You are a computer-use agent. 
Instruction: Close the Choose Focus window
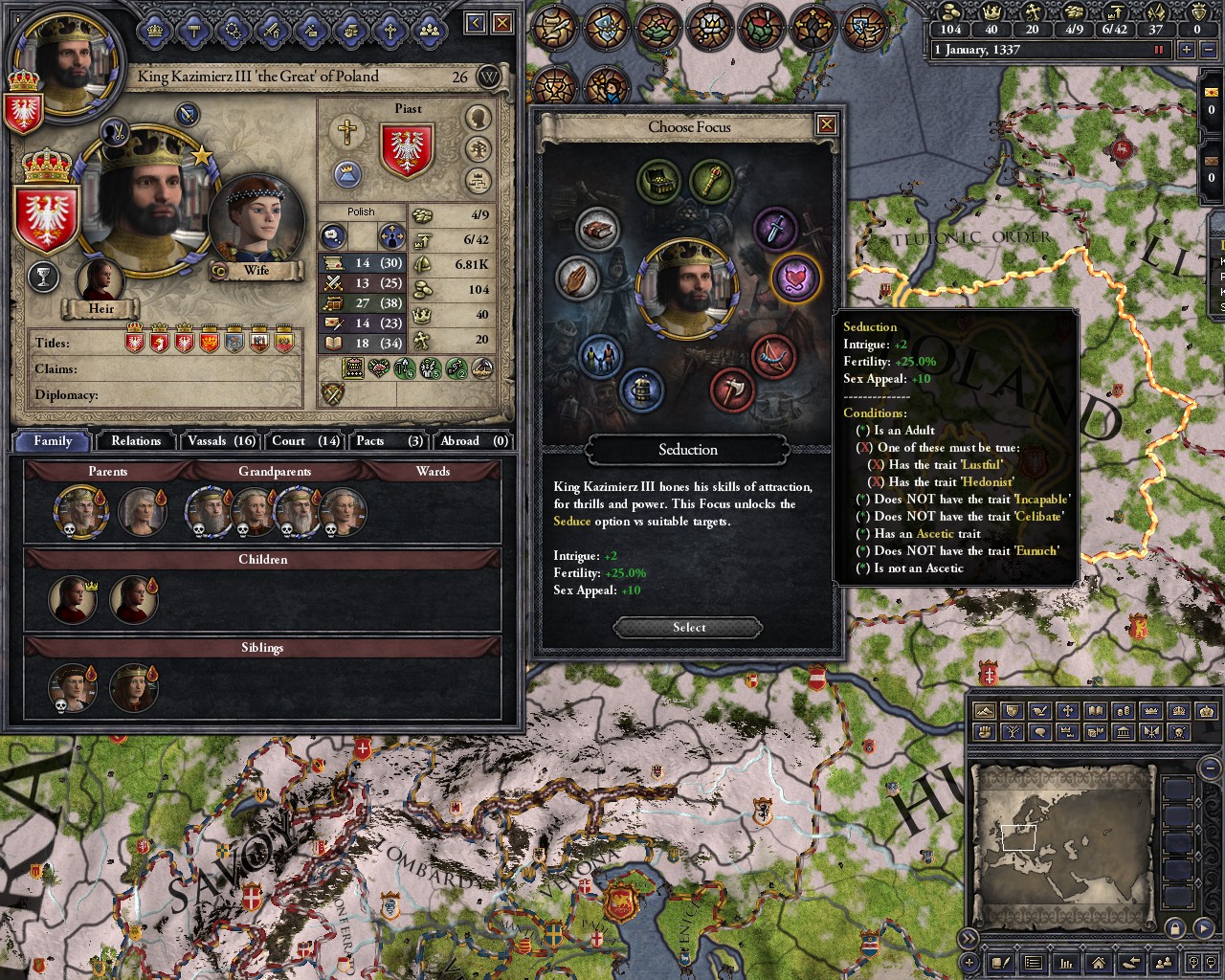click(x=827, y=124)
